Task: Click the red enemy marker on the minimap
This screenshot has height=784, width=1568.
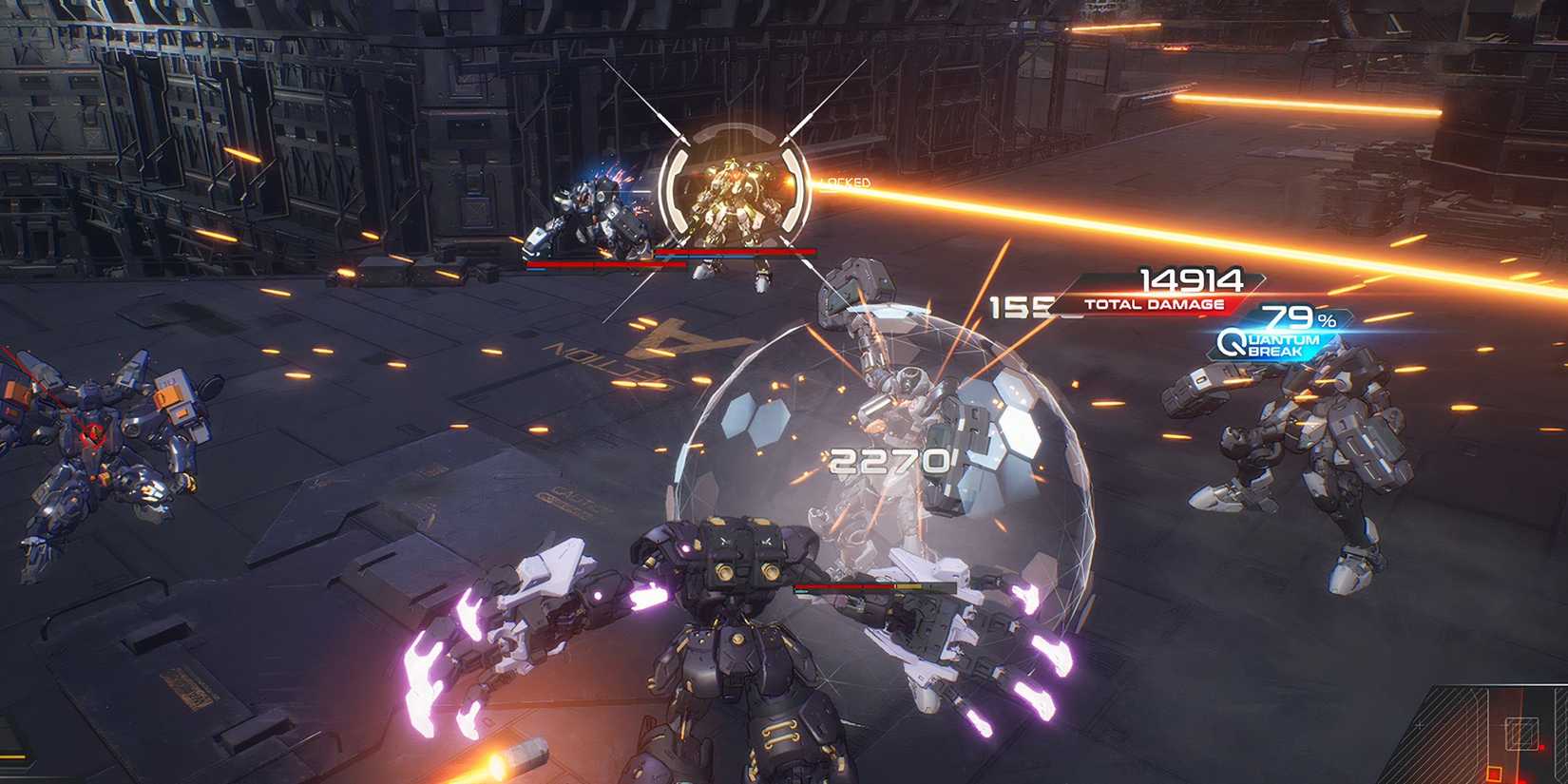Action: pyautogui.click(x=1542, y=748)
